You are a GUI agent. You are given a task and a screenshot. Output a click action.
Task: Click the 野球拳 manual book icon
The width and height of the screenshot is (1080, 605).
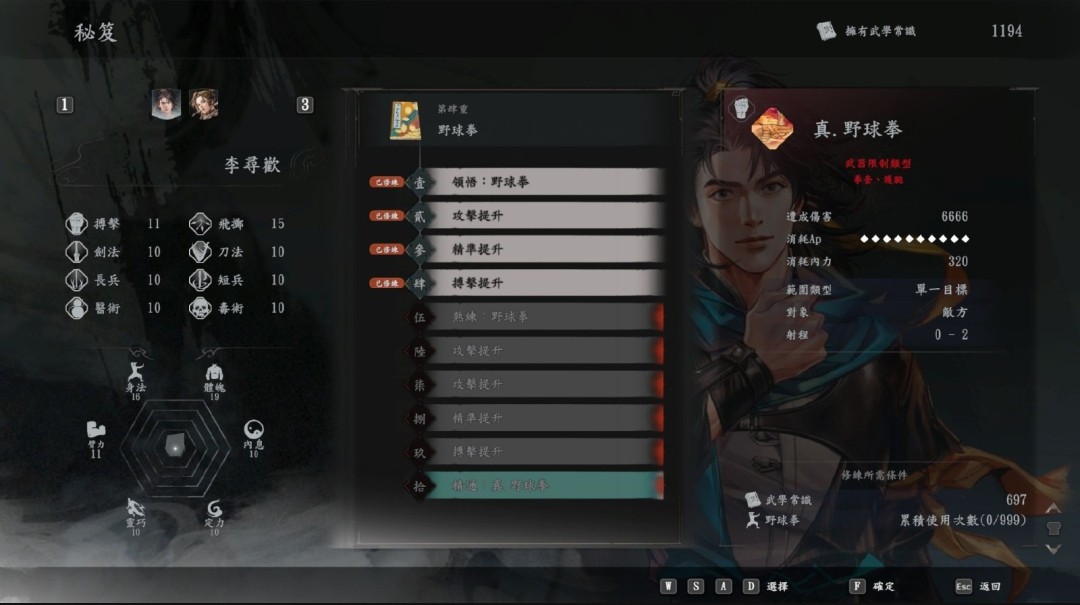405,121
